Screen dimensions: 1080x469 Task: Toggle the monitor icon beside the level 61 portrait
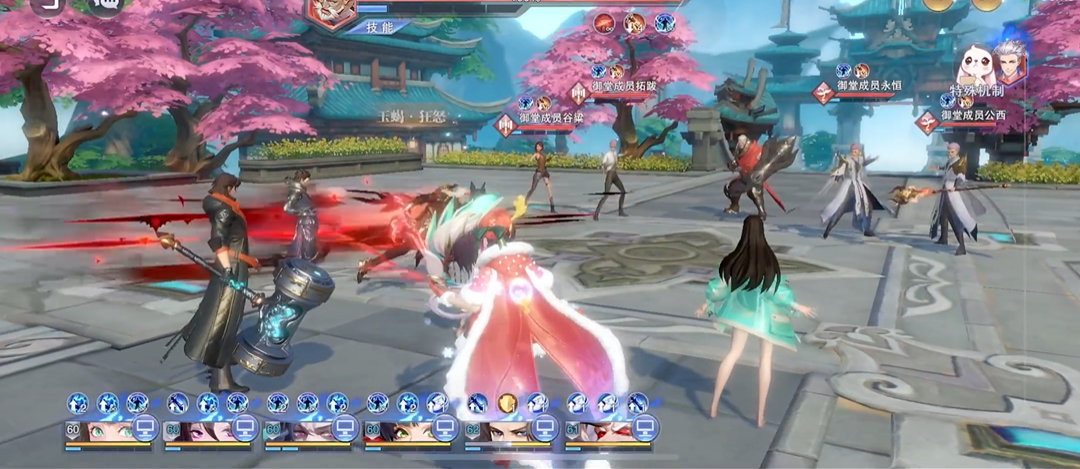644,429
